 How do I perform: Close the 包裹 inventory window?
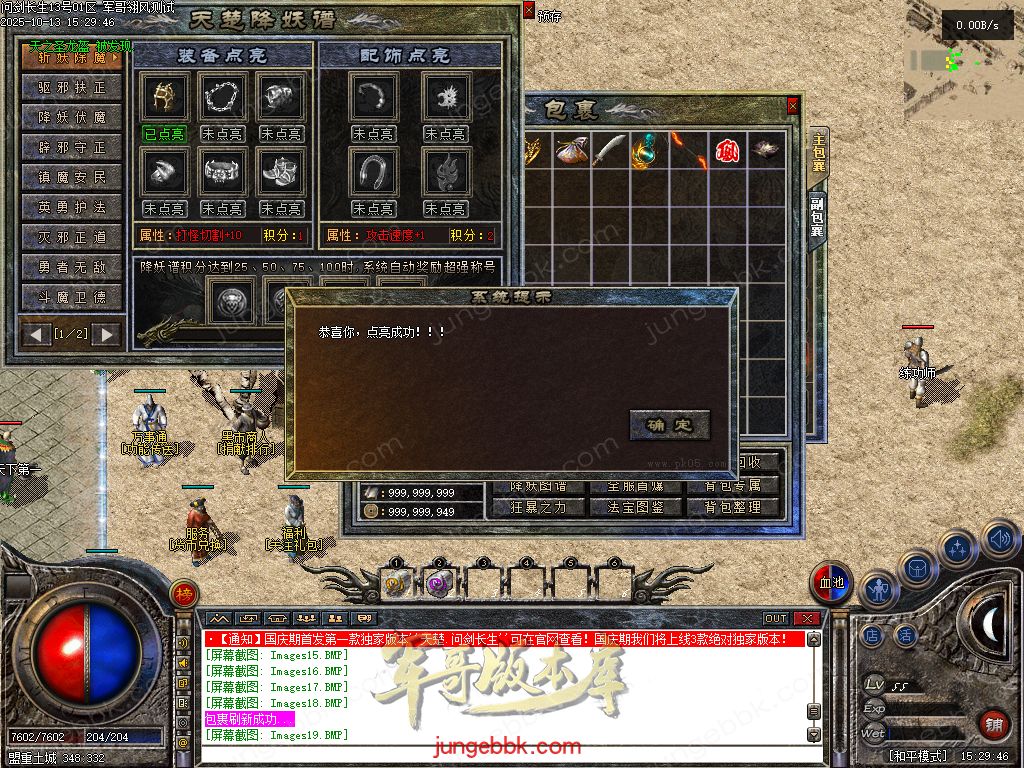pyautogui.click(x=793, y=105)
